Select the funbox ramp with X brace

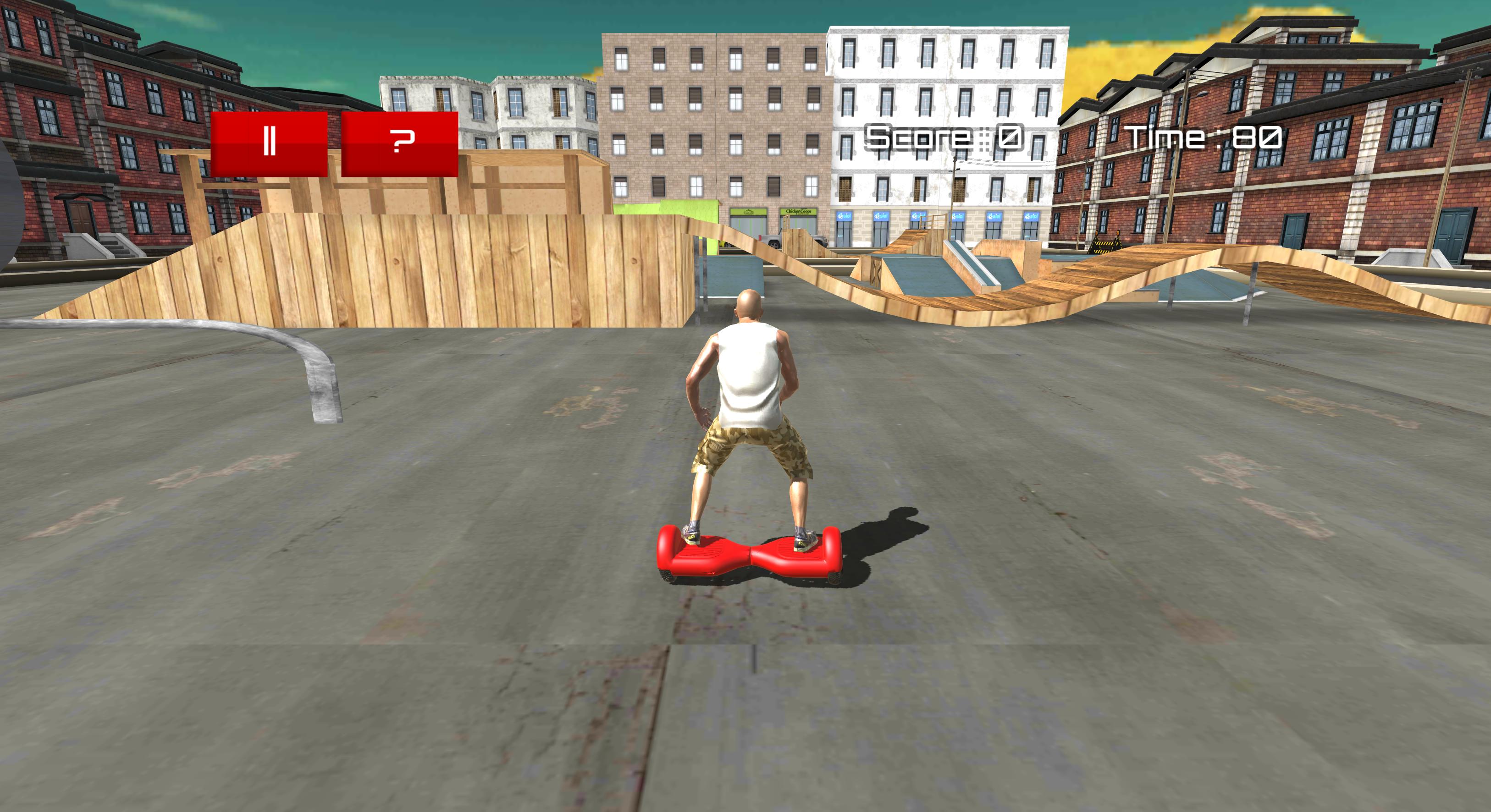pos(876,272)
